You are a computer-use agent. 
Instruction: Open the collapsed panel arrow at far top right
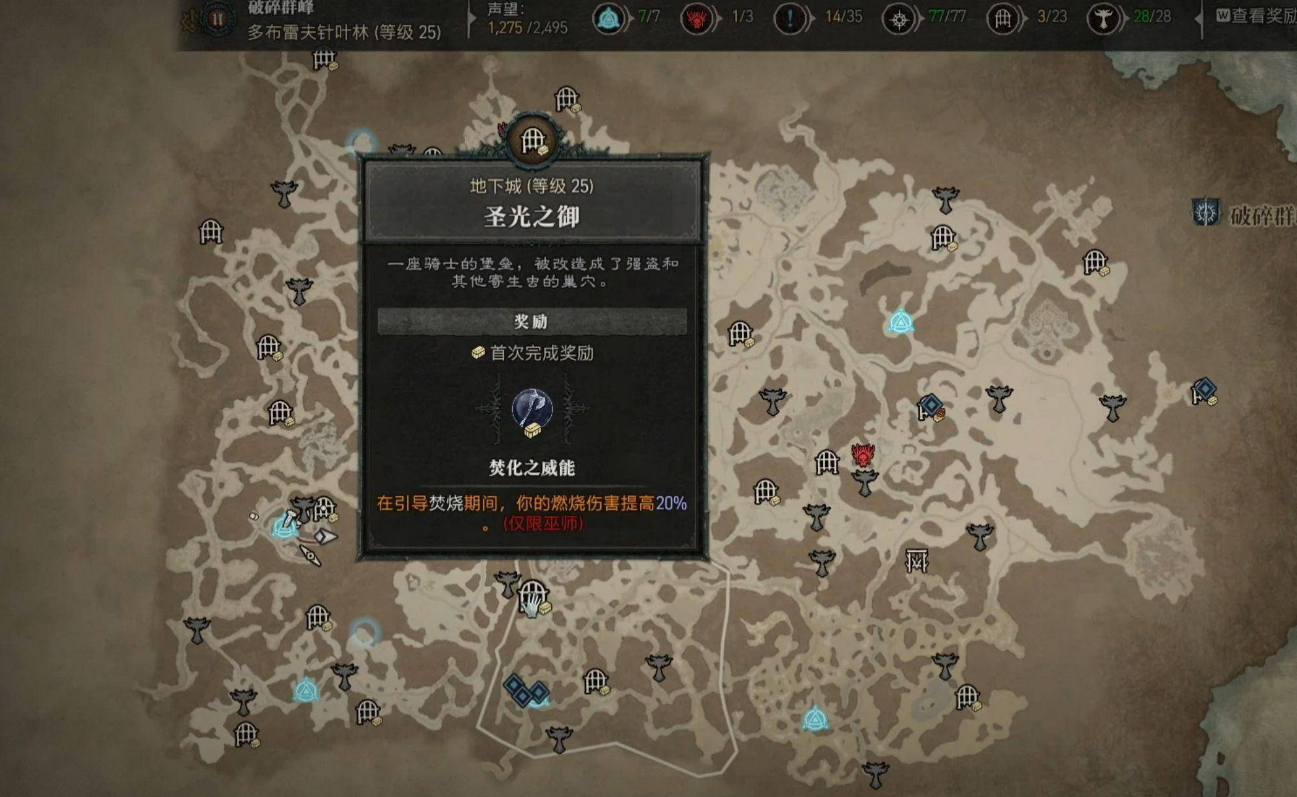pos(1196,17)
